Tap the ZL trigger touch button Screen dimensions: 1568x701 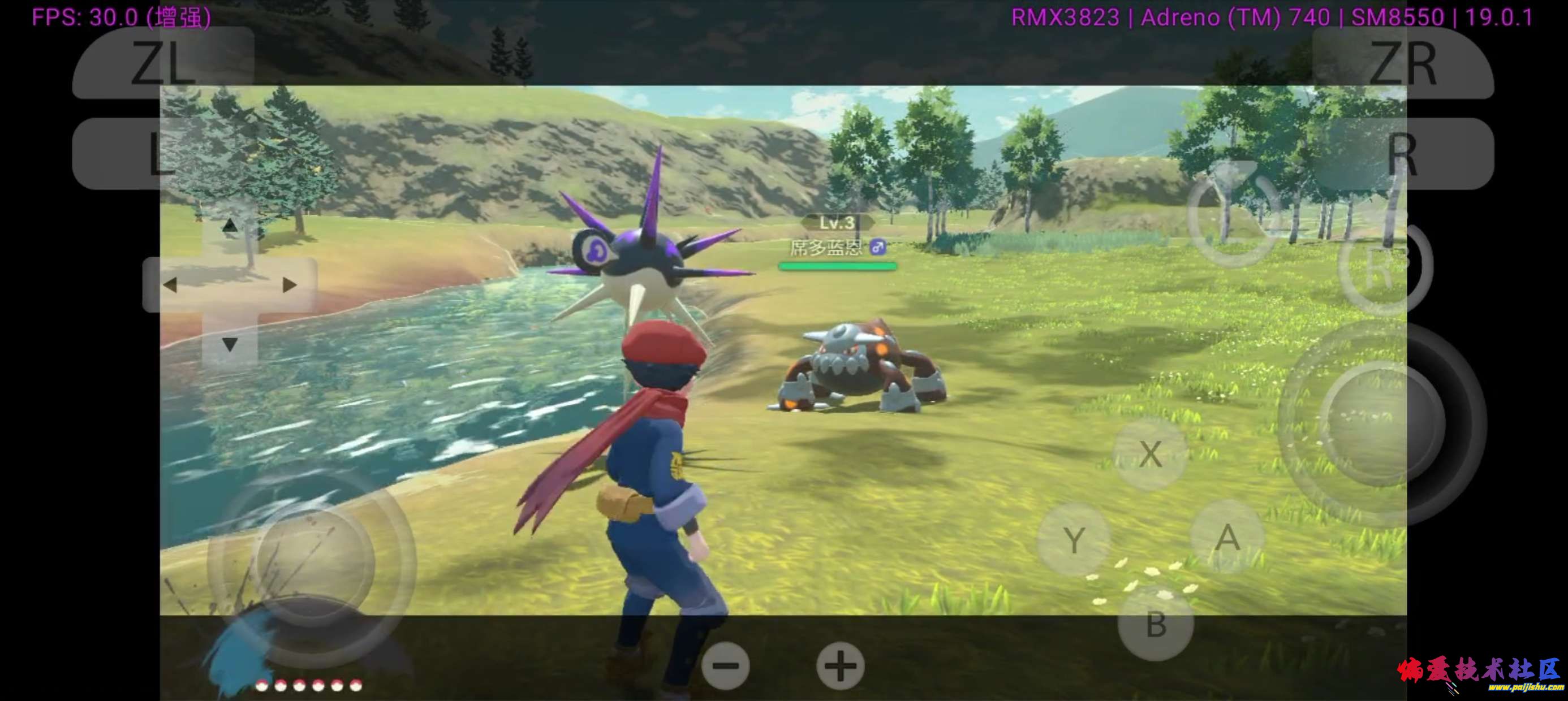pos(163,62)
